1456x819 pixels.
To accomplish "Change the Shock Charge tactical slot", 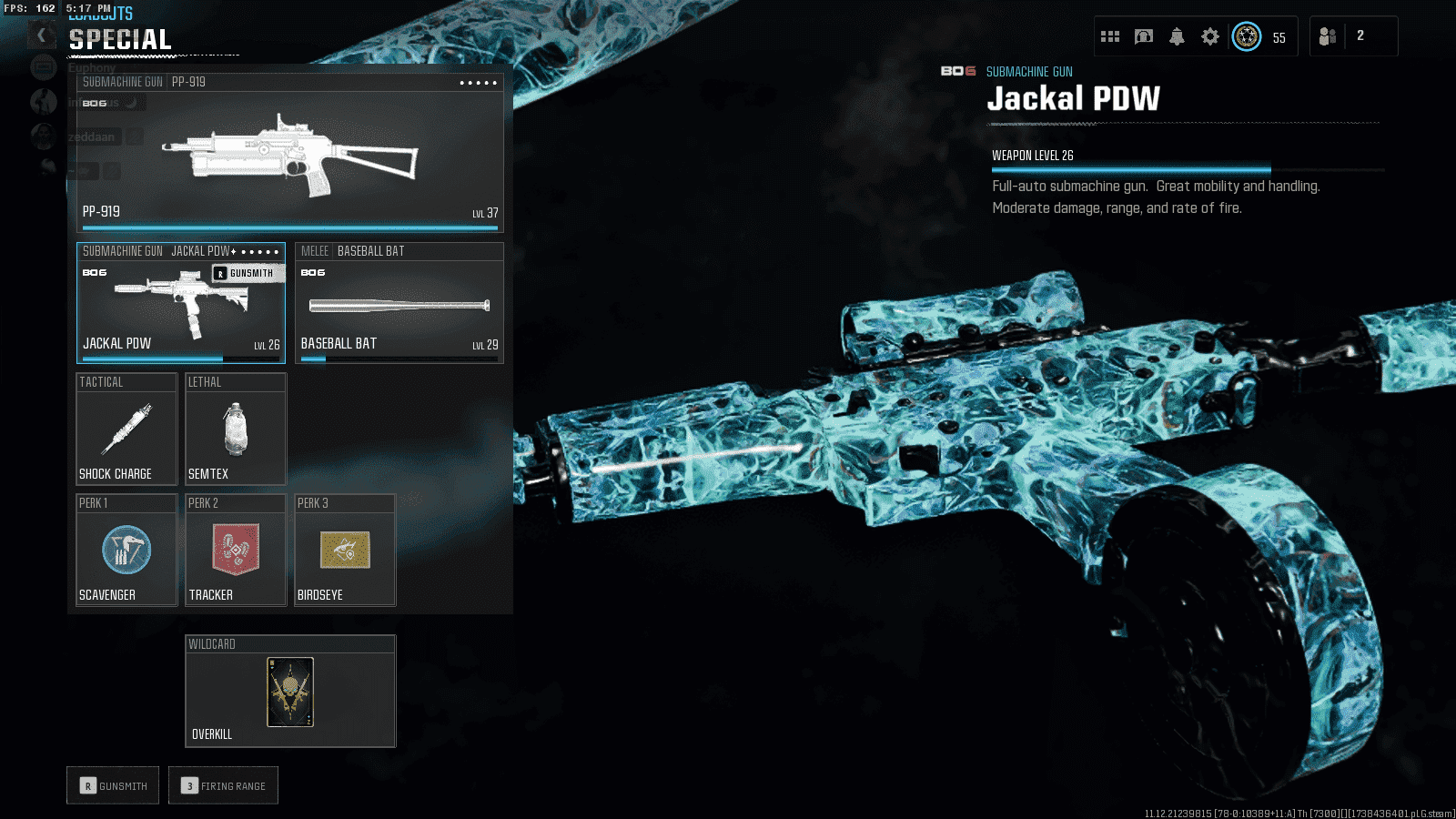I will (126, 429).
